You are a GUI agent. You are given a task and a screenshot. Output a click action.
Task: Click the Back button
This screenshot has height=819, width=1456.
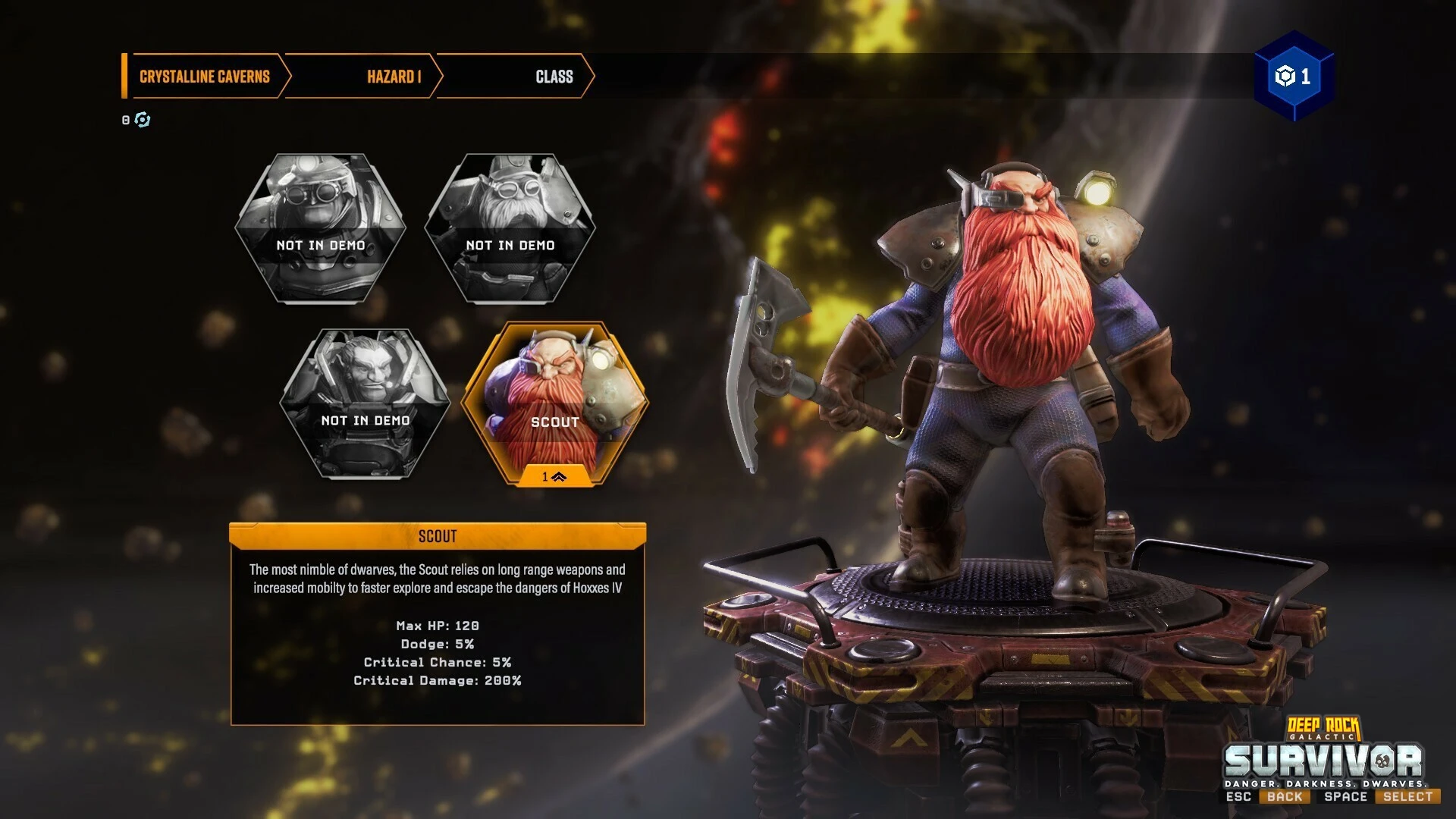pos(1284,796)
